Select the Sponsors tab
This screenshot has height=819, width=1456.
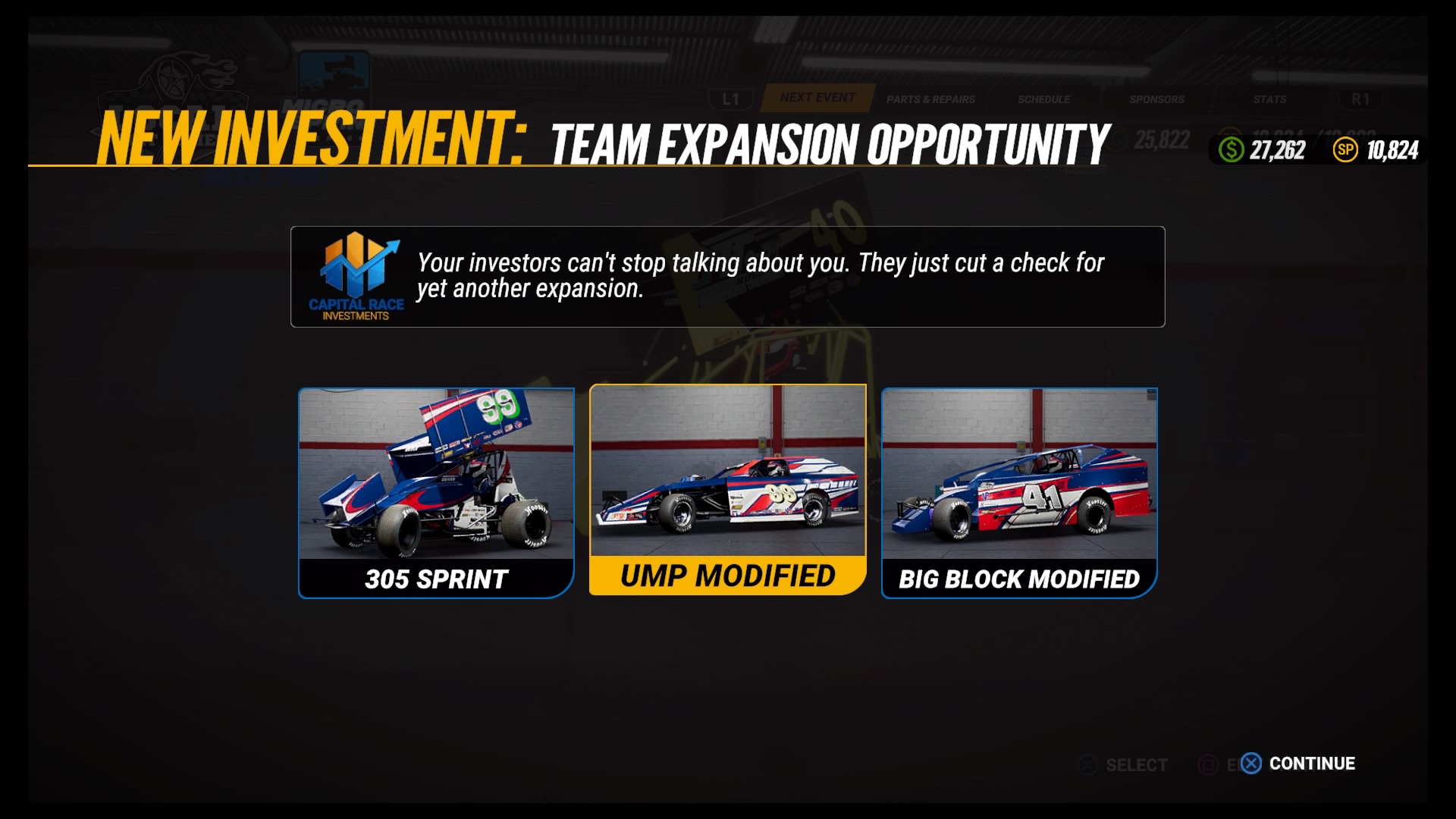tap(1155, 99)
